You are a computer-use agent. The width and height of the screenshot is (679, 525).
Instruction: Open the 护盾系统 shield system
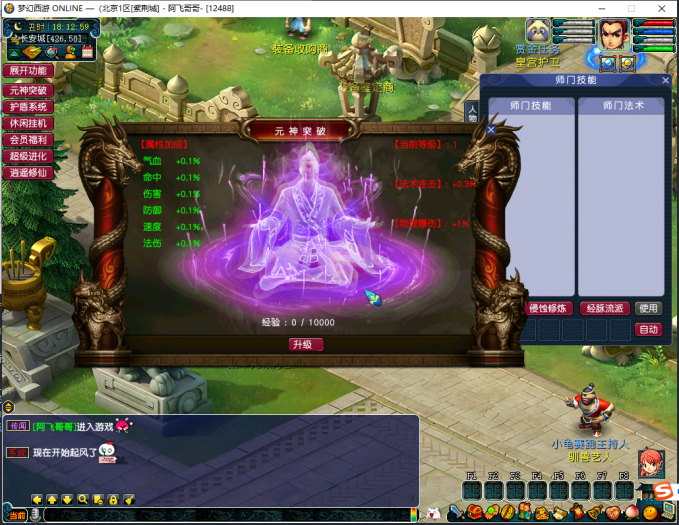coord(29,106)
